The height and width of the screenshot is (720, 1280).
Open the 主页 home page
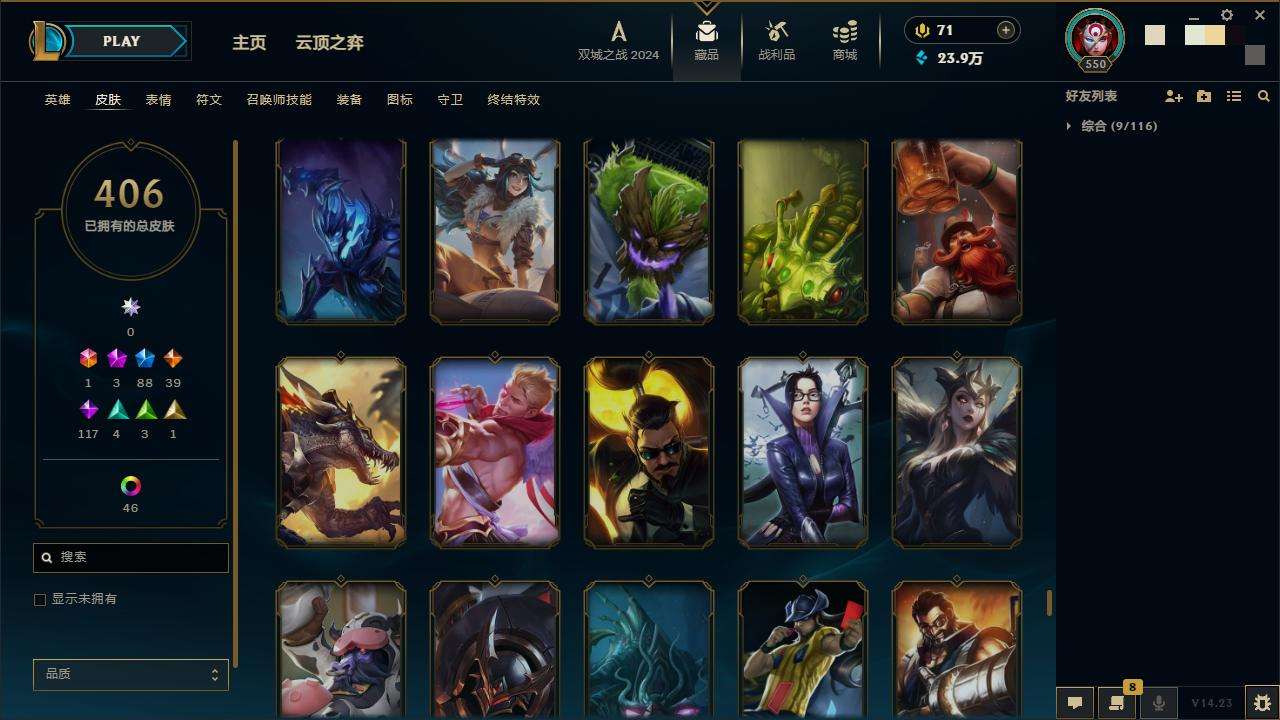coord(249,43)
